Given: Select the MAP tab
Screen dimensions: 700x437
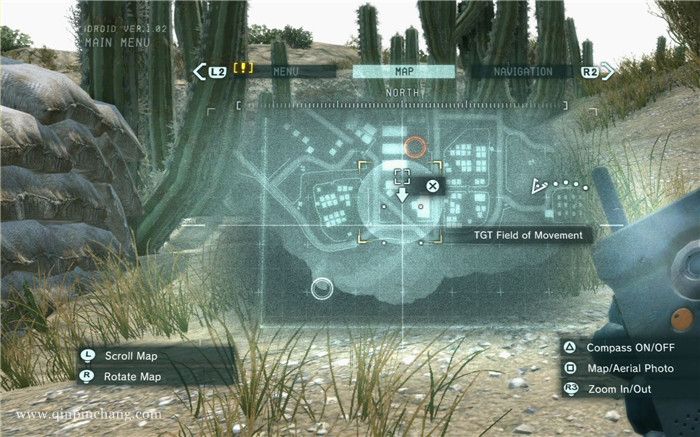Looking at the screenshot, I should [x=404, y=72].
